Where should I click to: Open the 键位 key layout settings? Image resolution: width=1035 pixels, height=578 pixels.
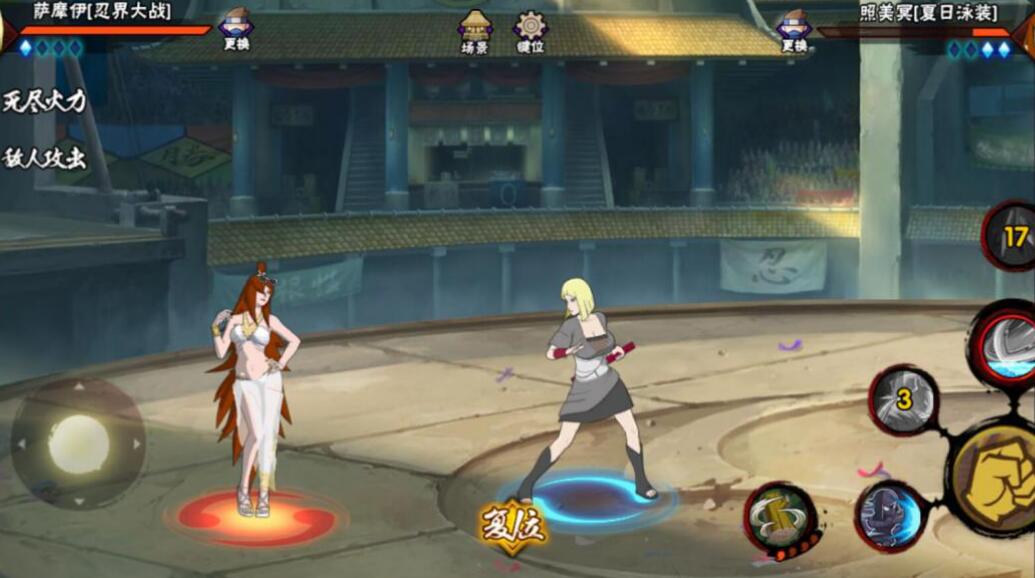click(x=530, y=31)
